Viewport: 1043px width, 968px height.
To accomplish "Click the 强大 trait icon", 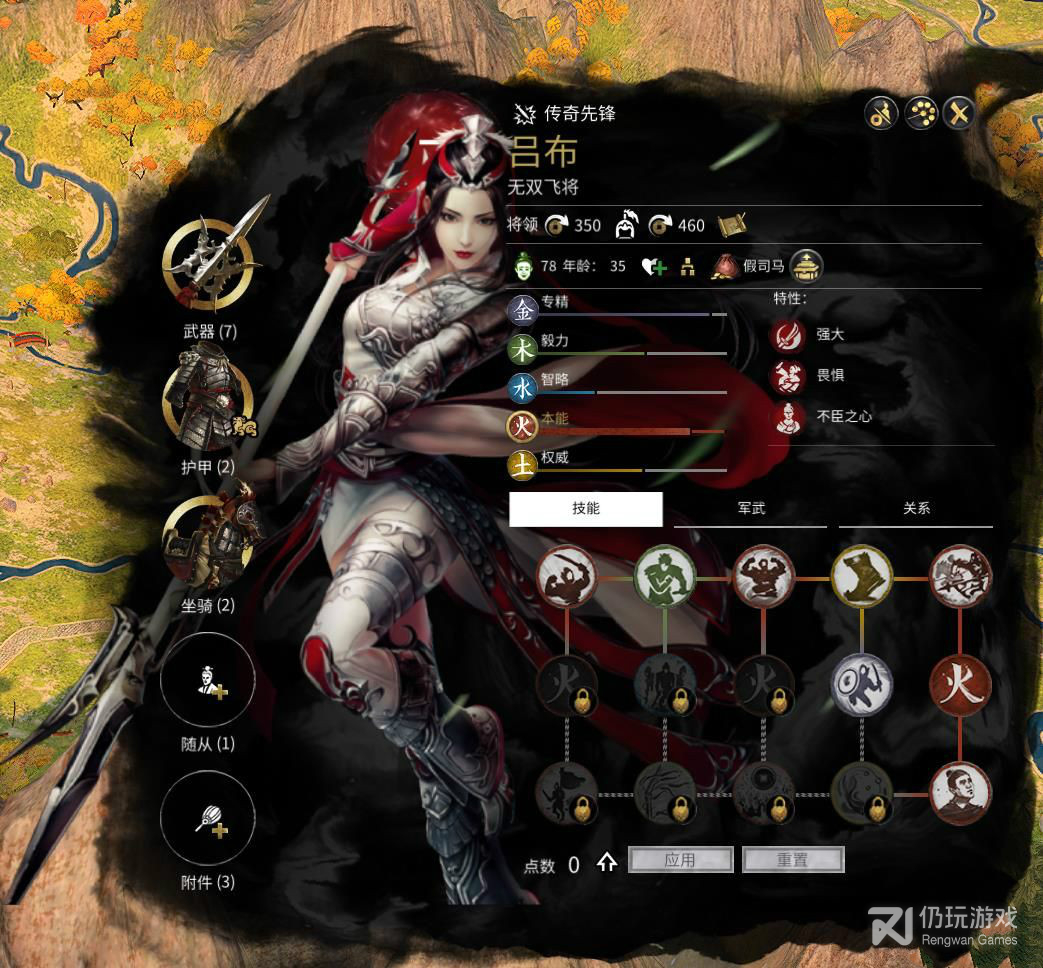I will (787, 335).
